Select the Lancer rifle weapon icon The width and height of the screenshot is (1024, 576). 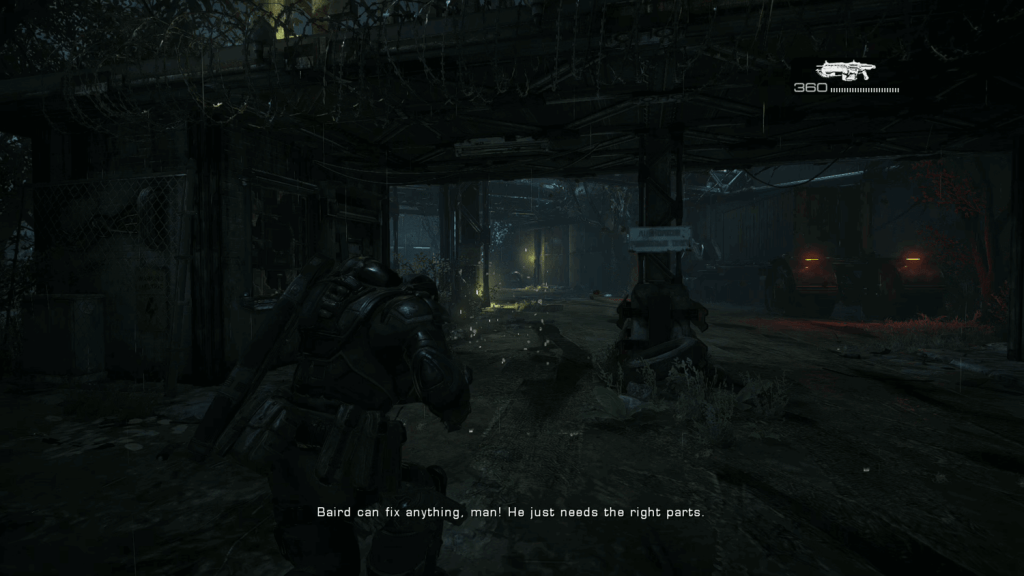click(x=845, y=70)
